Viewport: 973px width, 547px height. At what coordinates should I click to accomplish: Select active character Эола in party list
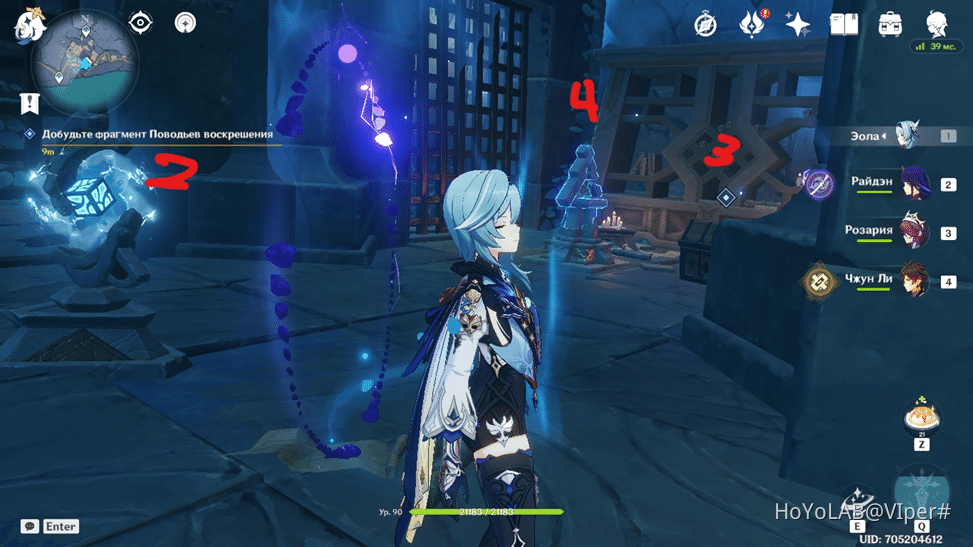(908, 135)
